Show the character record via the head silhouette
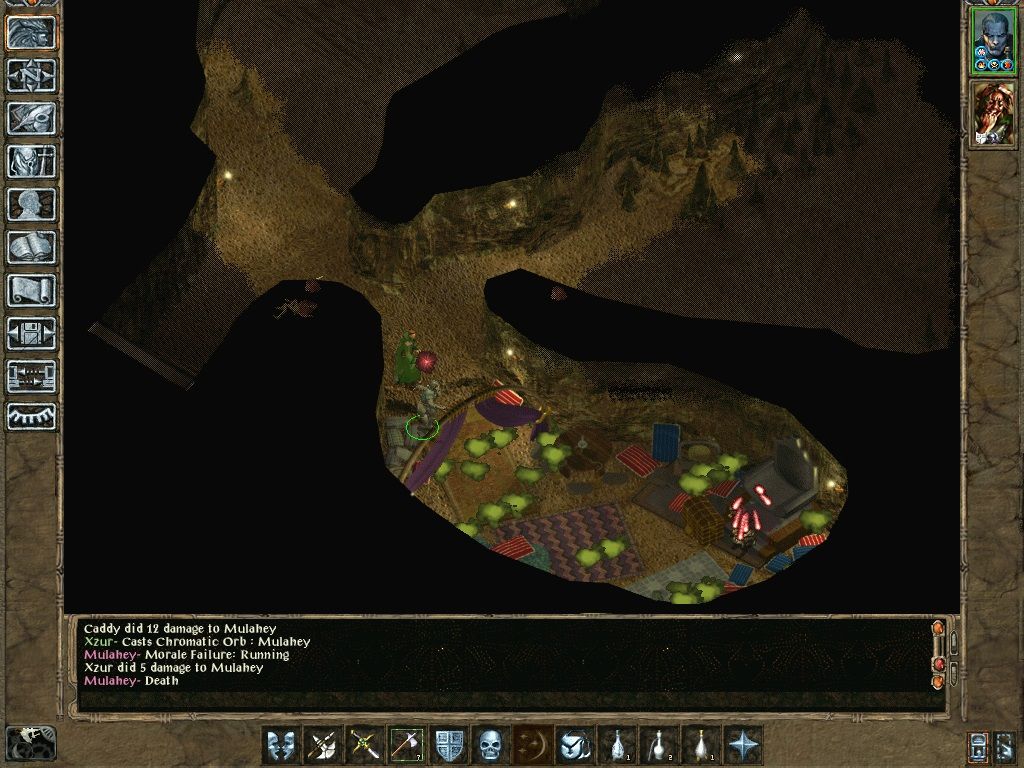Image resolution: width=1024 pixels, height=768 pixels. point(31,204)
